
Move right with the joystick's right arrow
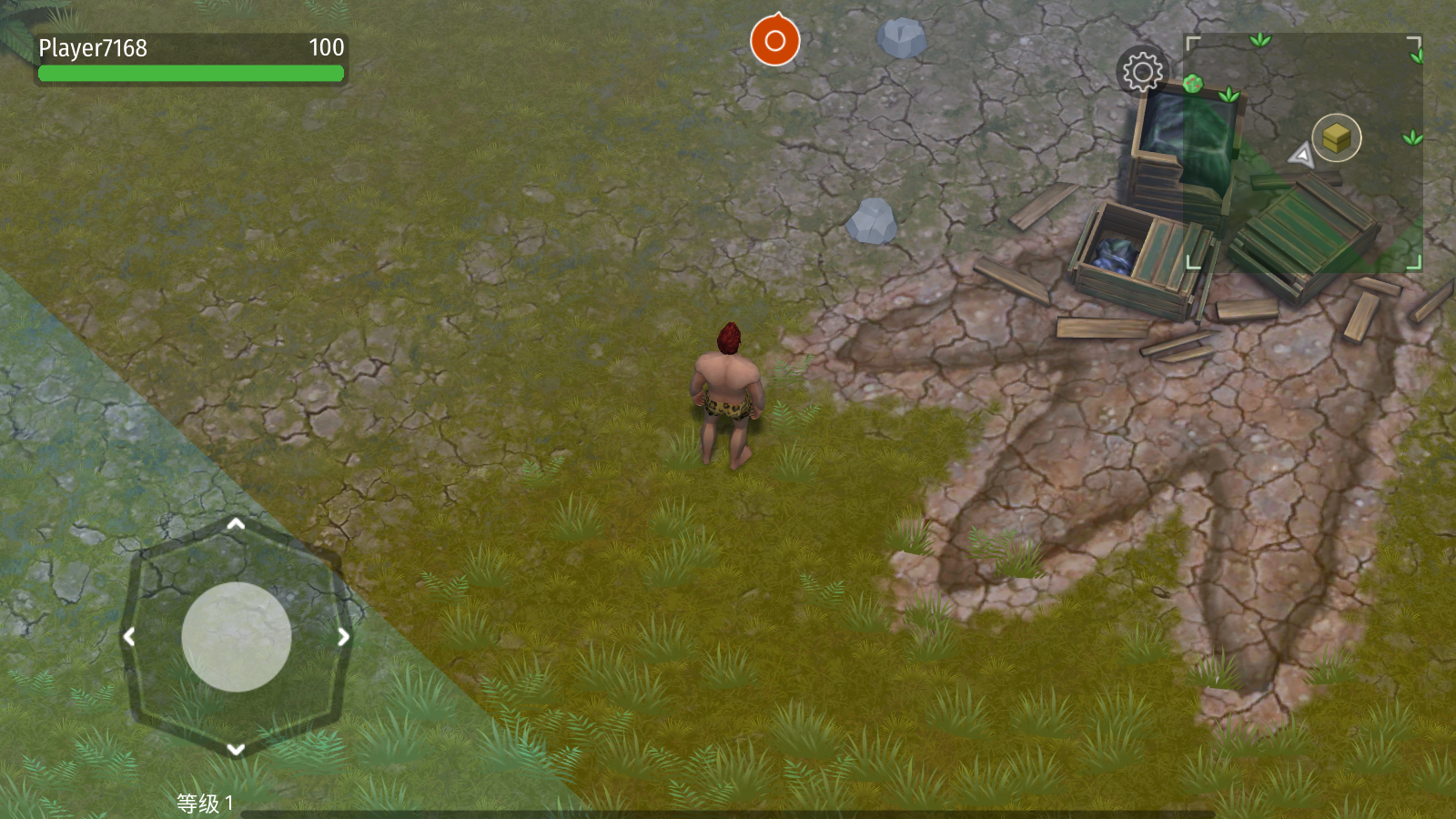(x=343, y=637)
